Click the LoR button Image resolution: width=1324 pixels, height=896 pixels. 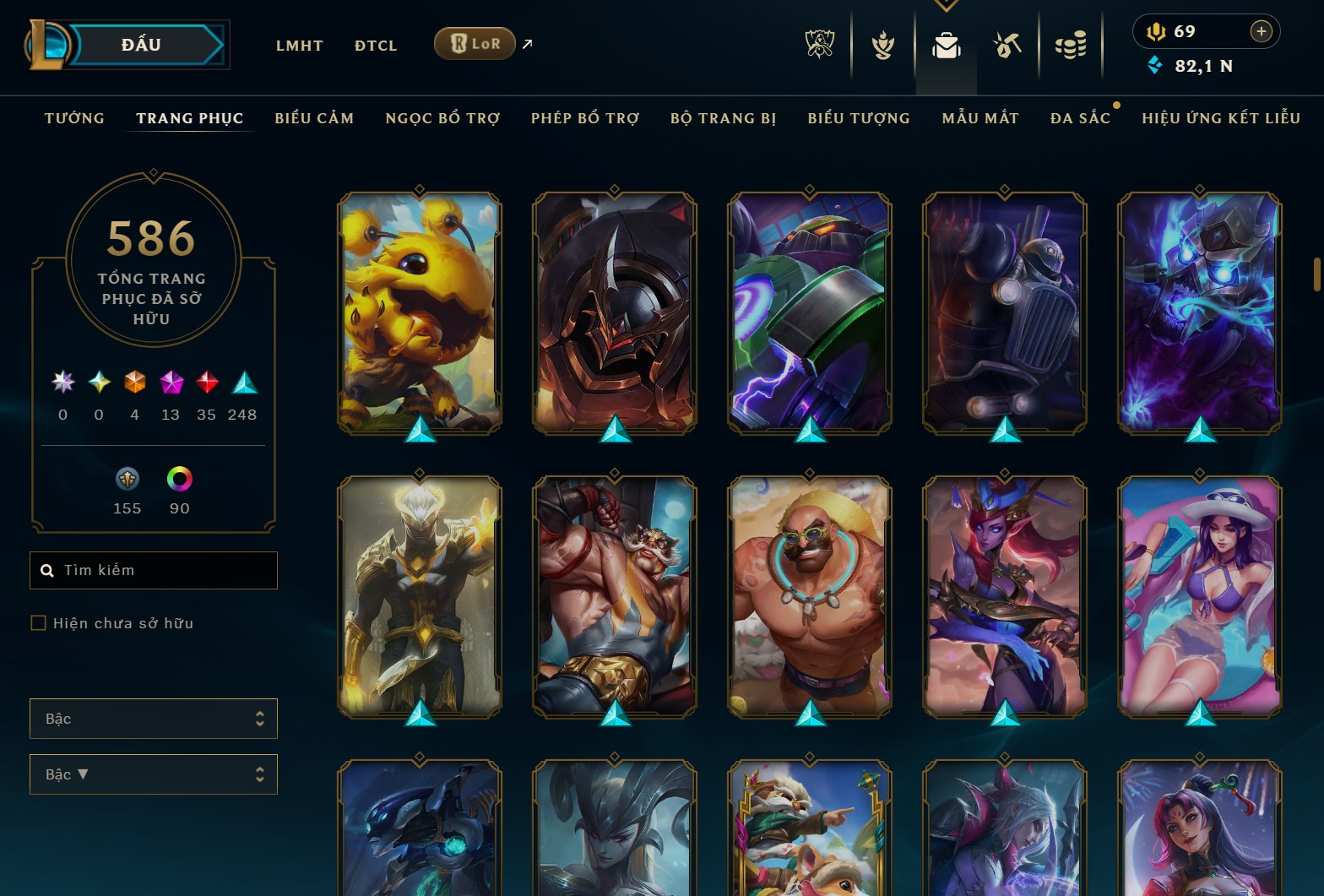point(474,42)
